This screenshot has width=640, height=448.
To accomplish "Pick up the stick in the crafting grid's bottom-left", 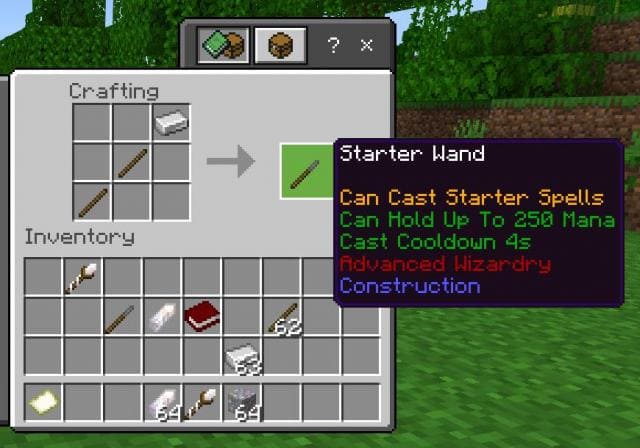I will pos(93,201).
